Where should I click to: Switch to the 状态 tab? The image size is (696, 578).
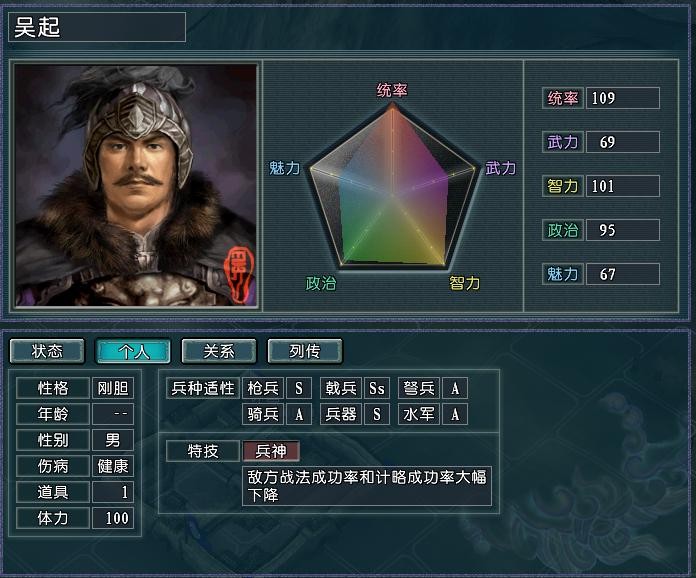[x=47, y=351]
